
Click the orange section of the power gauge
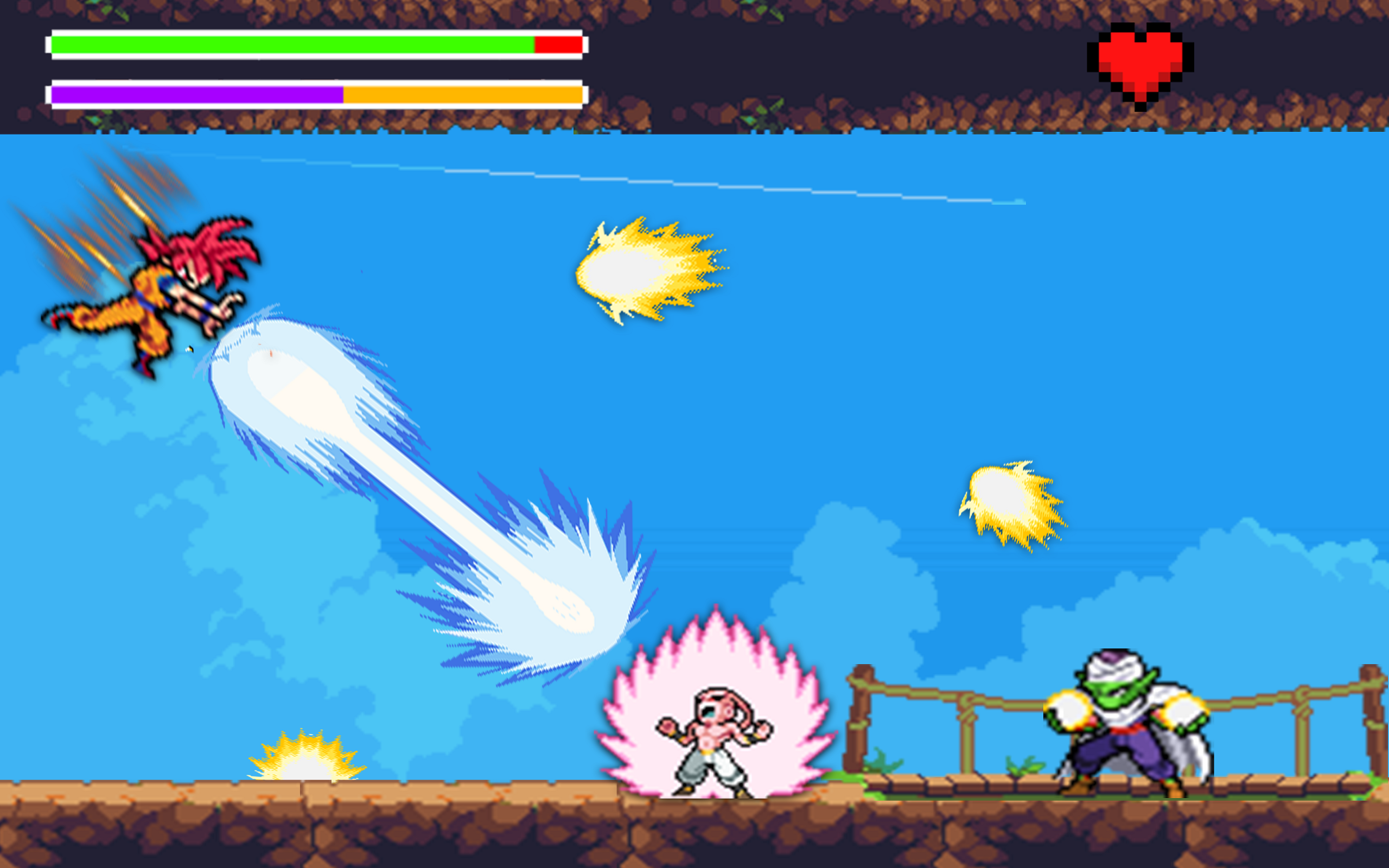tap(459, 92)
